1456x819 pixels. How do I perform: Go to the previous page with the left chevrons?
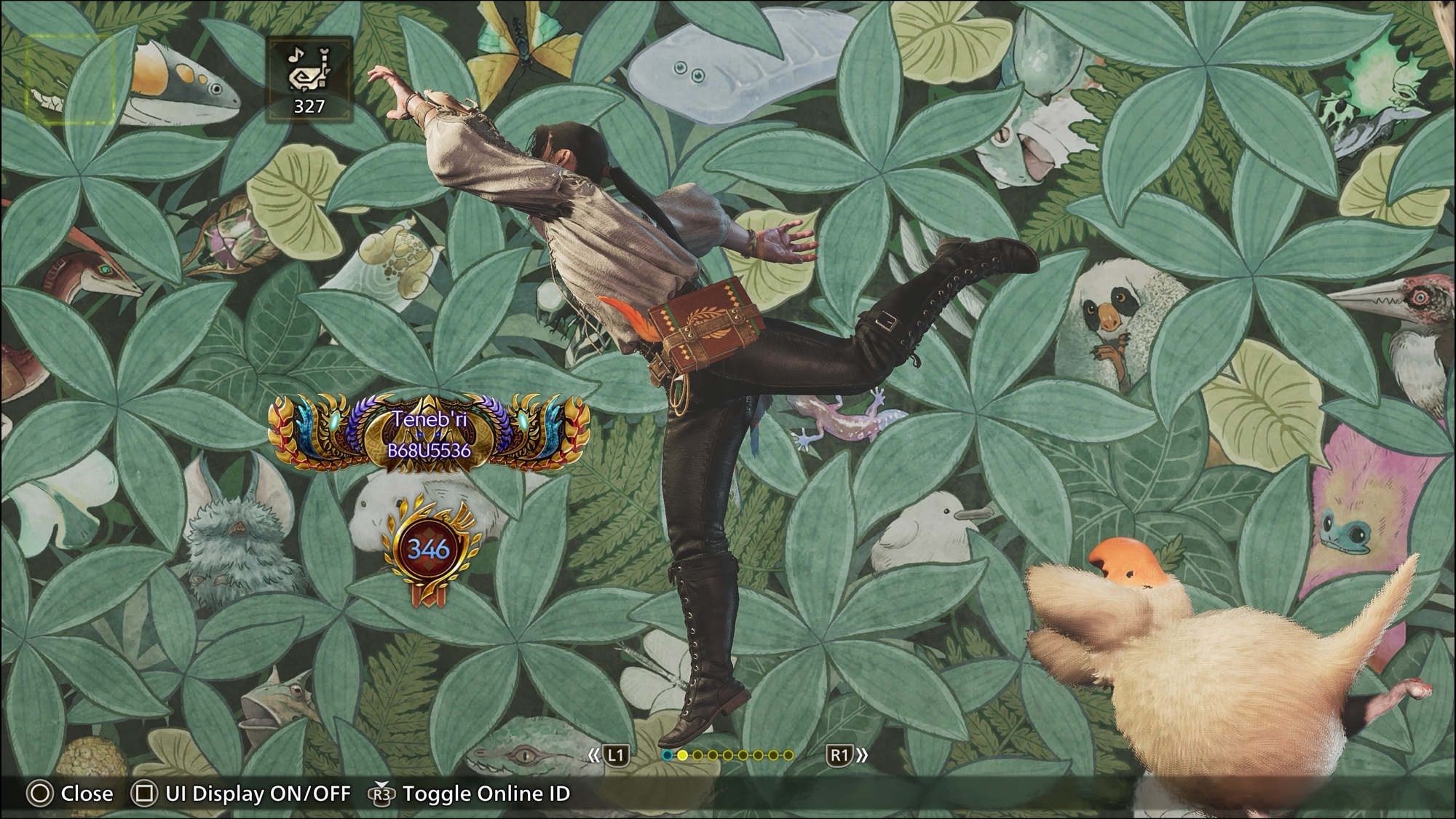594,756
